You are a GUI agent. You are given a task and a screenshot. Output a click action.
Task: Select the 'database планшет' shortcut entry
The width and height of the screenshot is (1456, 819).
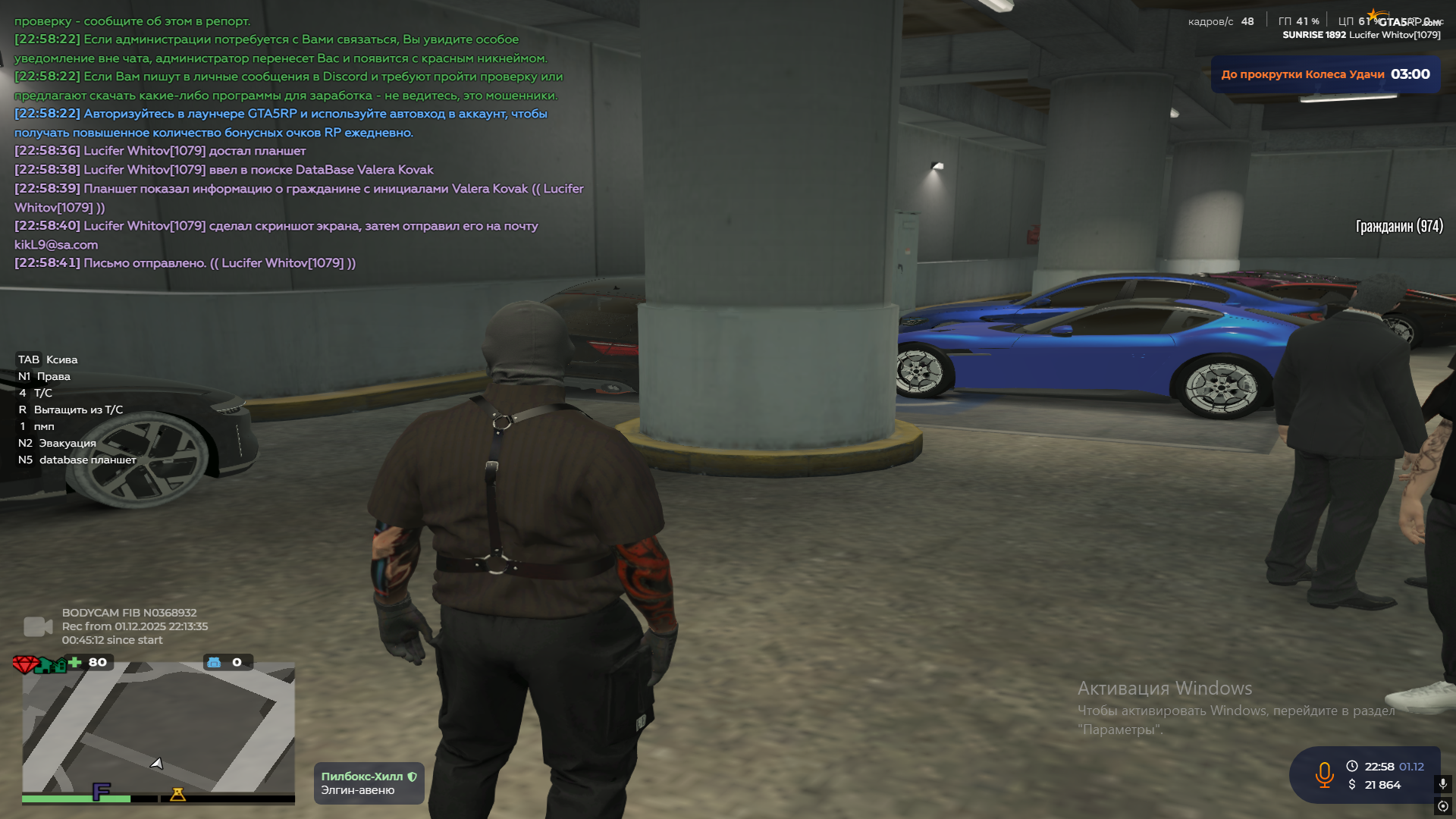point(77,460)
